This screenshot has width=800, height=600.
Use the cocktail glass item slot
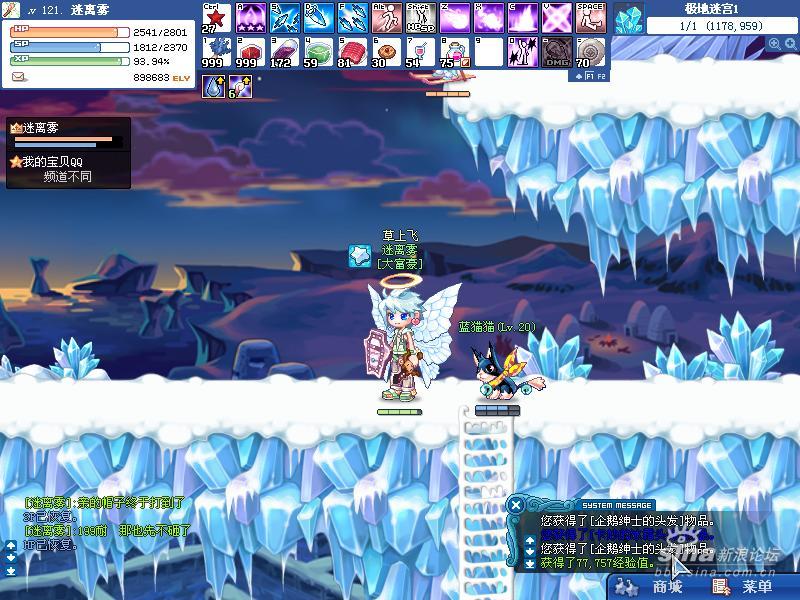[419, 51]
